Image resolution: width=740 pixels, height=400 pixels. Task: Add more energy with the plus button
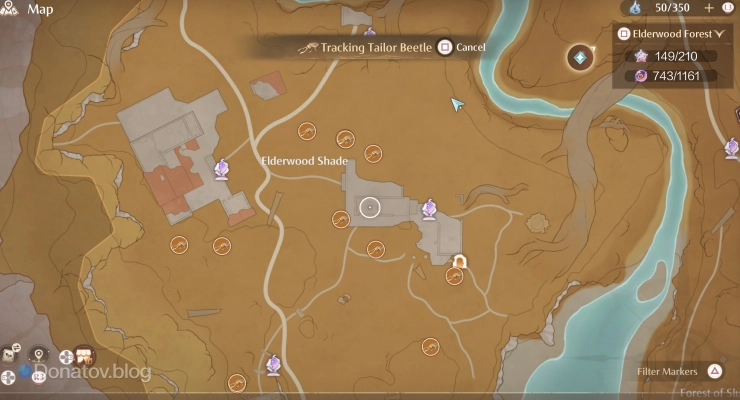pos(709,8)
